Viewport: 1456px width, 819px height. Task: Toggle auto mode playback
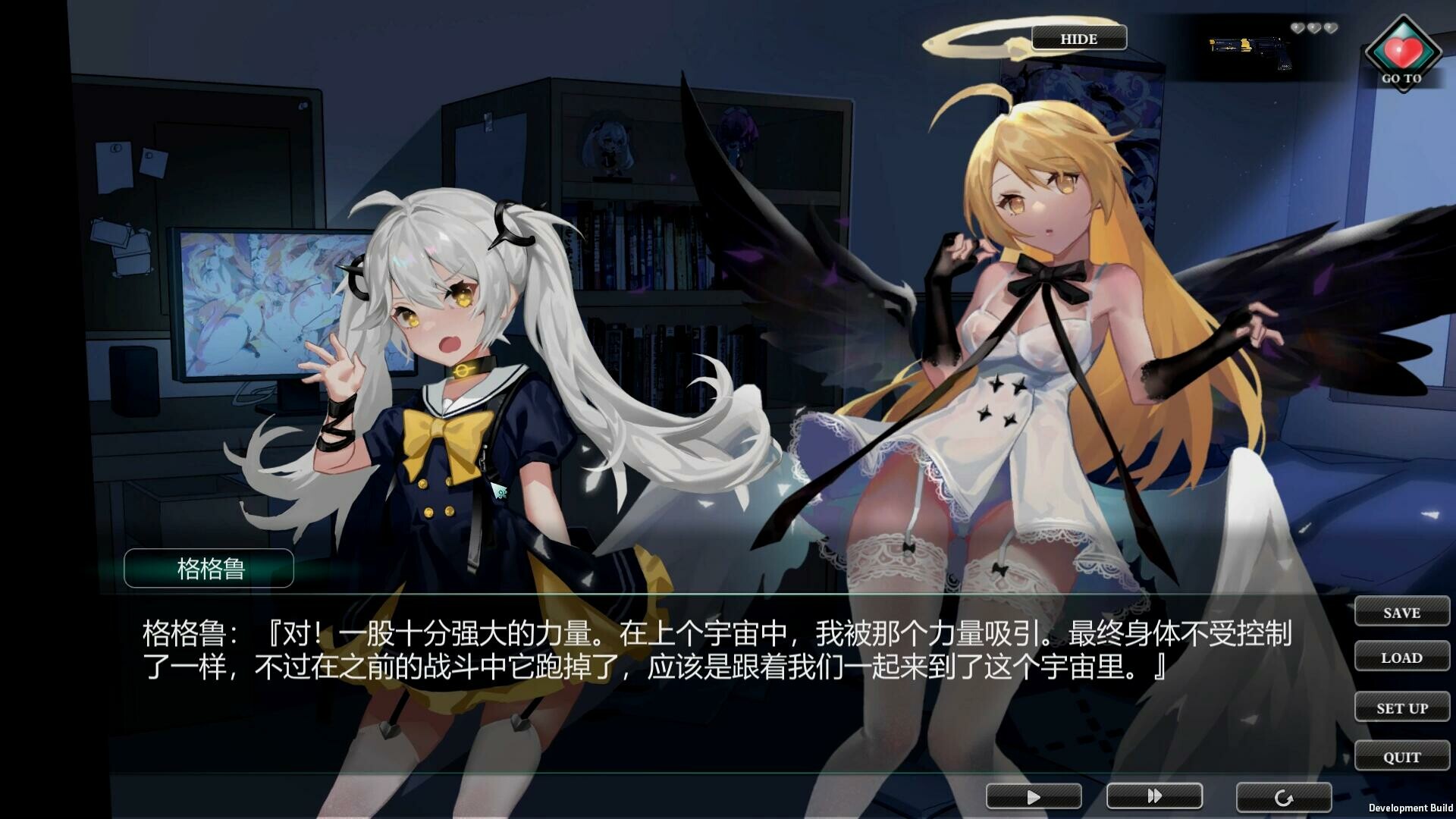[x=1033, y=797]
